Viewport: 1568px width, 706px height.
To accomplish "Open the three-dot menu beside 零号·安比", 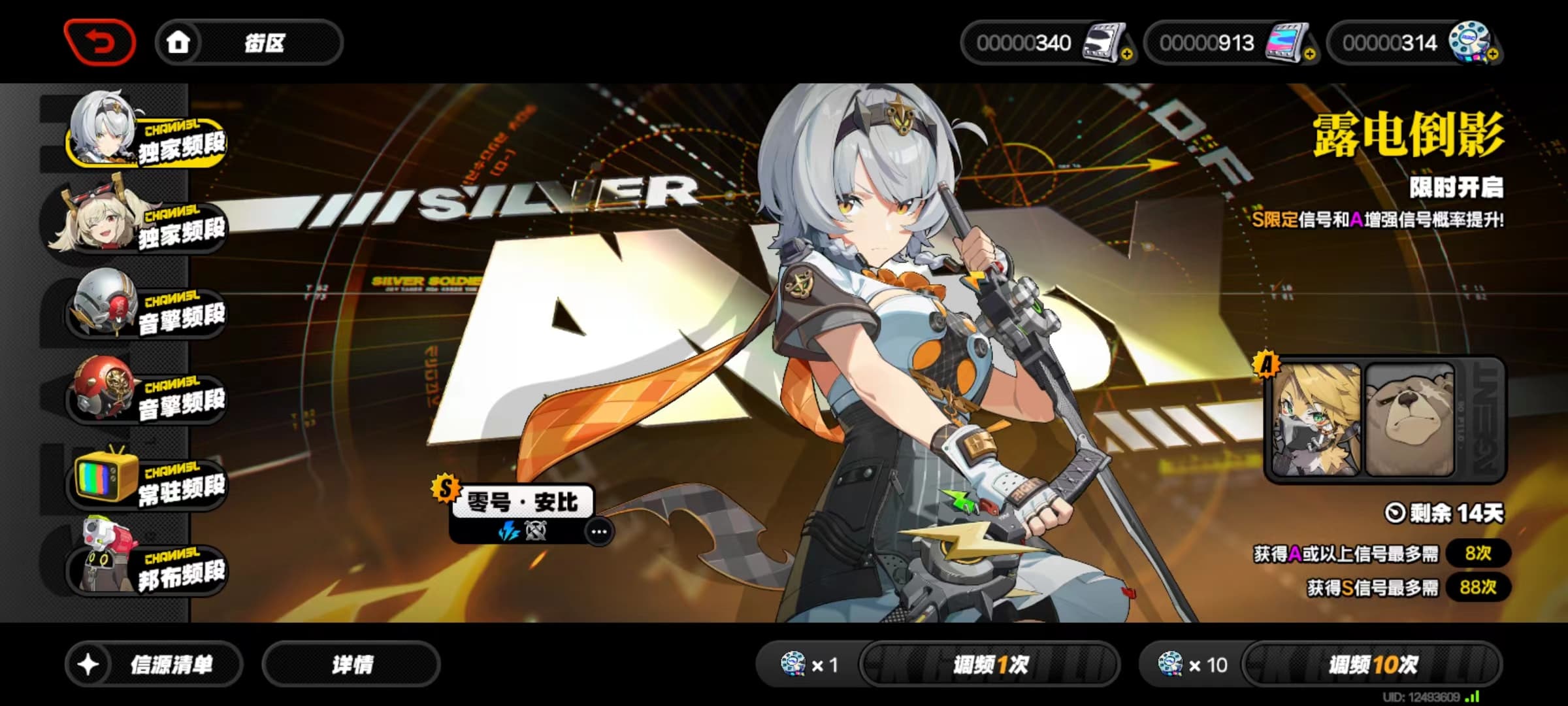I will point(598,532).
